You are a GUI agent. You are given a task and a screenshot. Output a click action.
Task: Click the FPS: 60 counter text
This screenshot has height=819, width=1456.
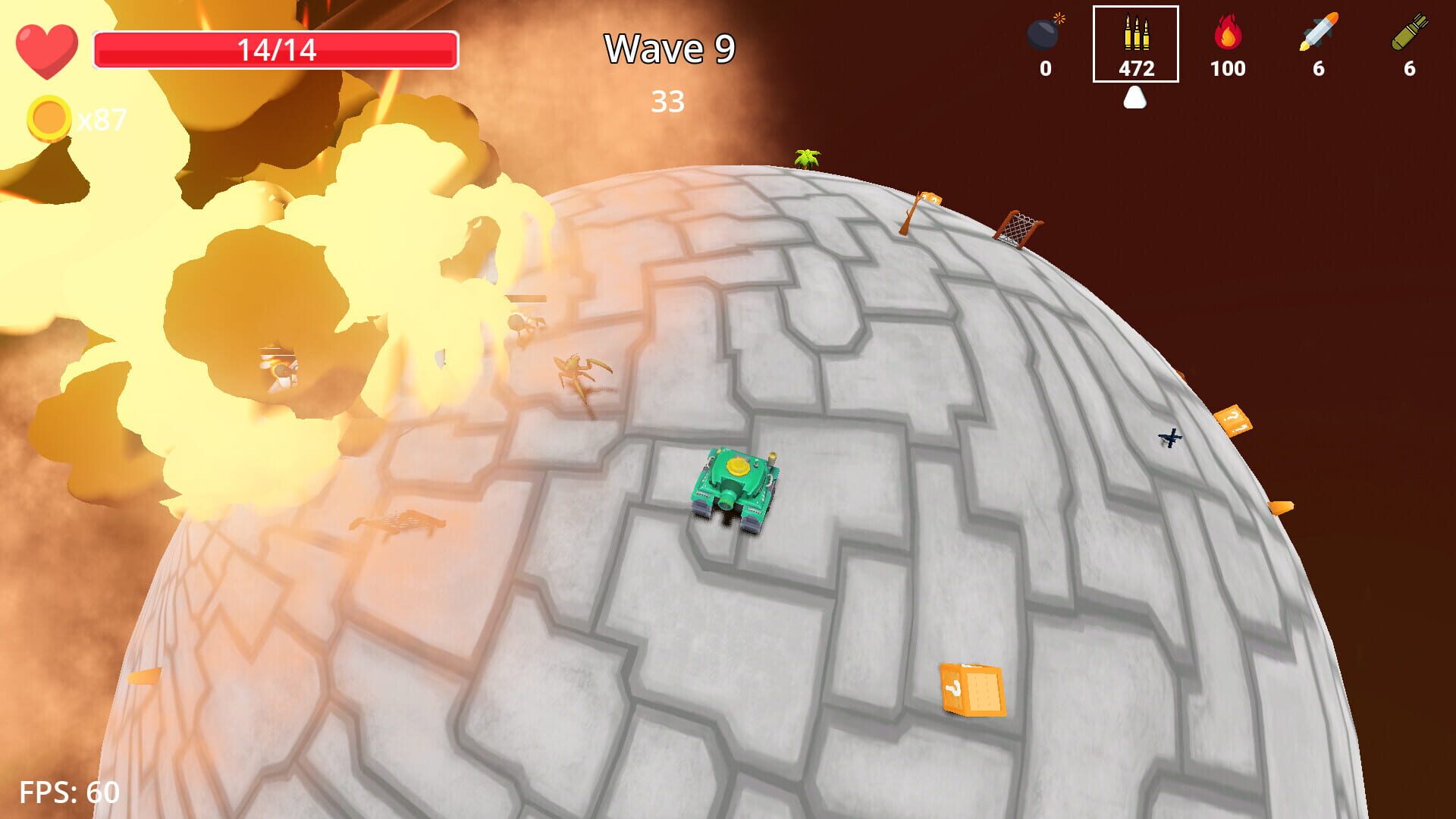pos(68,793)
